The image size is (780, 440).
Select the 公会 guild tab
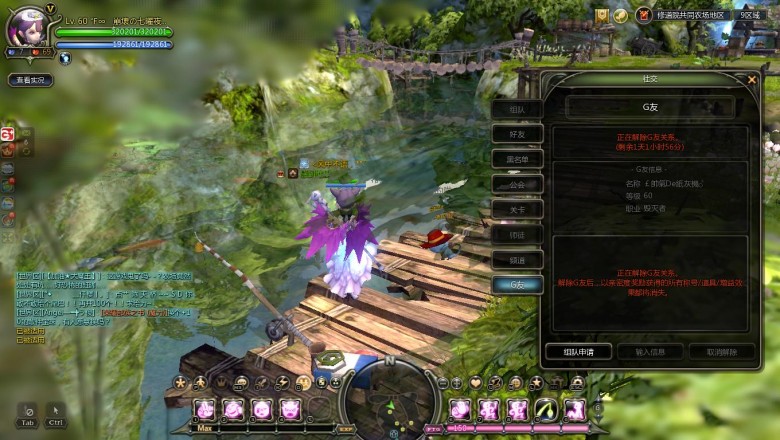point(517,184)
